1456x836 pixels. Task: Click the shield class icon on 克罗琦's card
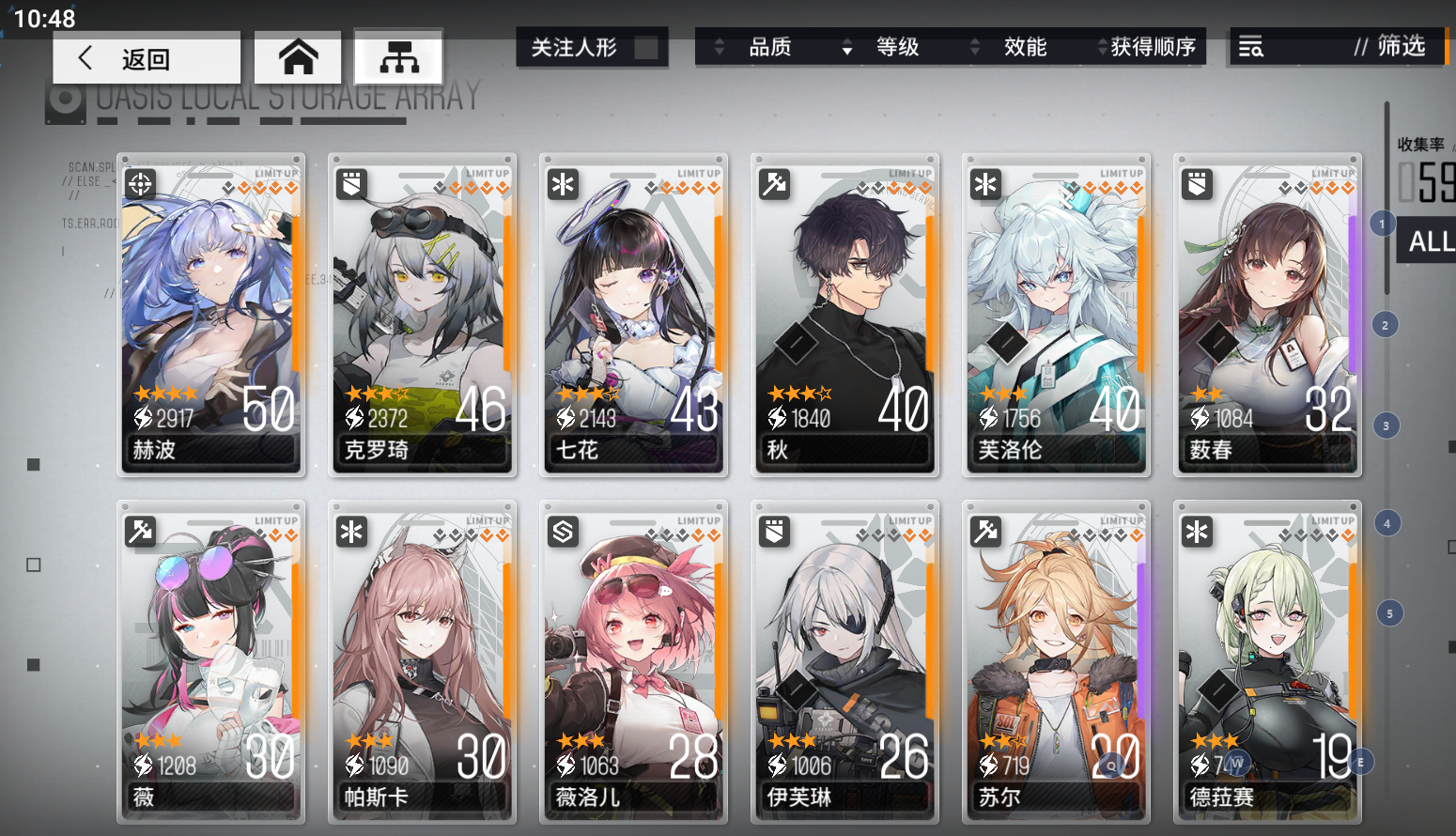pyautogui.click(x=350, y=184)
